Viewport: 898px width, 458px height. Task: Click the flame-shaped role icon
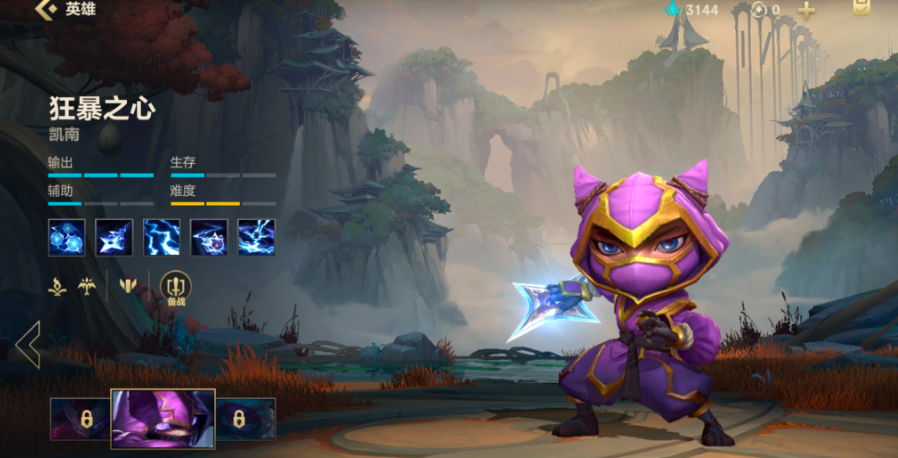[57, 286]
